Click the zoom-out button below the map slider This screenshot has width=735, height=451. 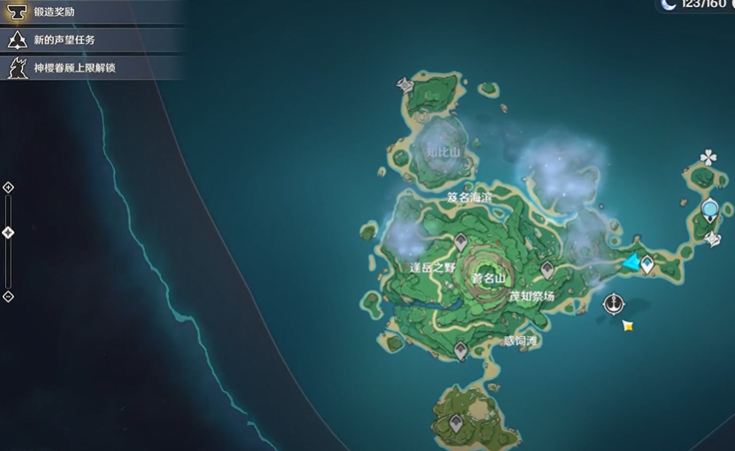point(8,296)
